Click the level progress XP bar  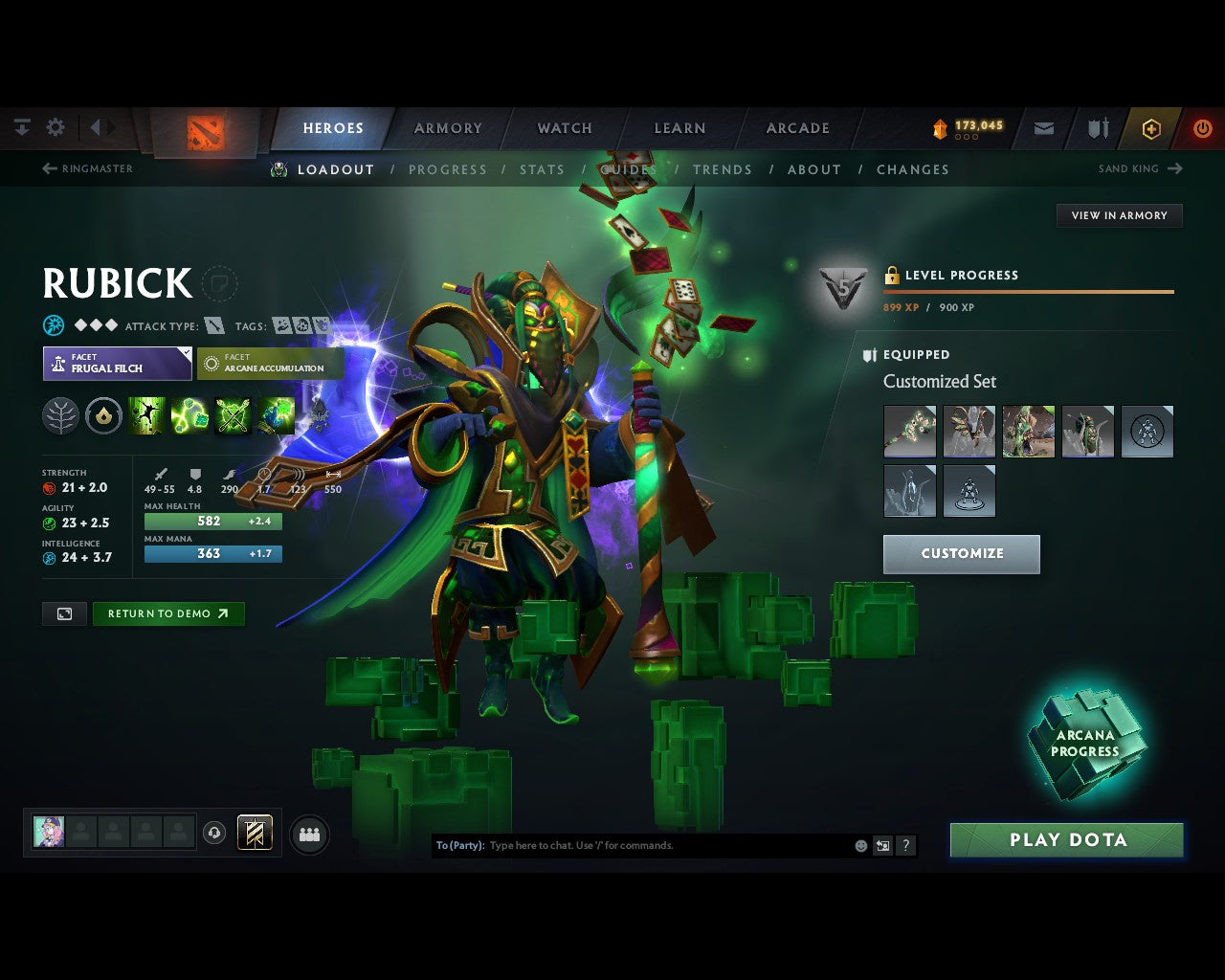1028,292
